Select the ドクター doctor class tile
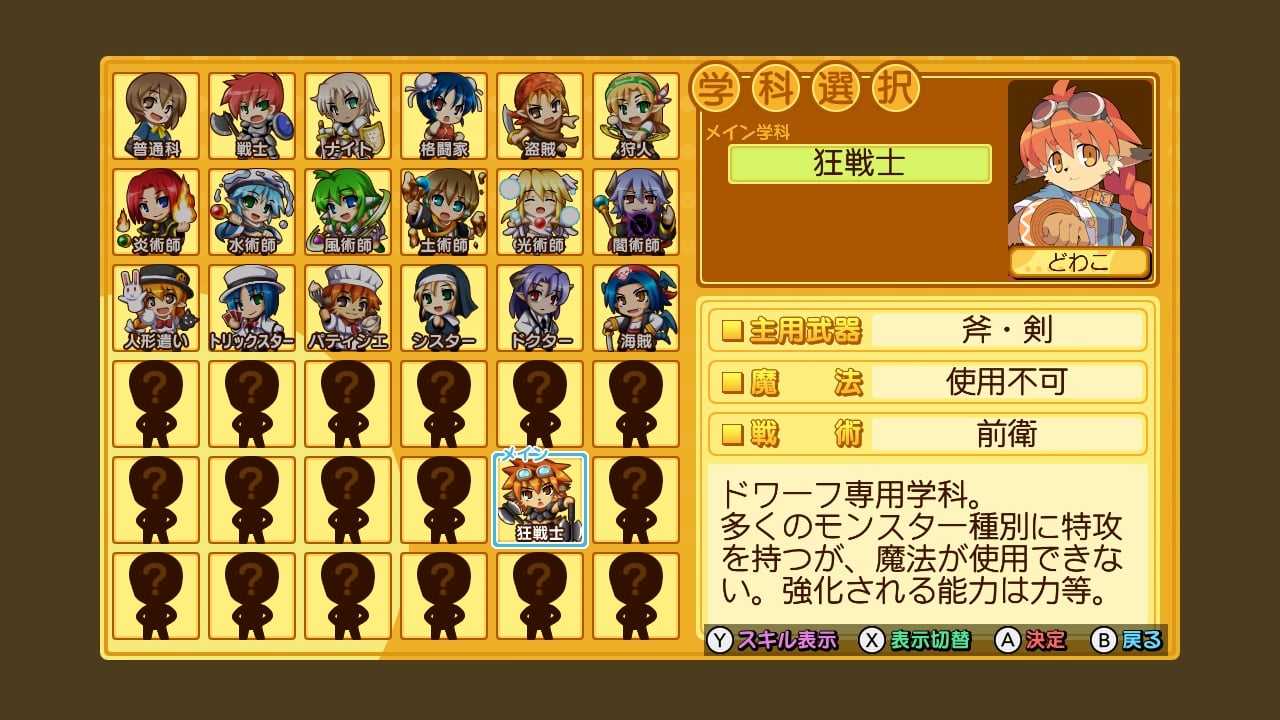 [x=540, y=308]
